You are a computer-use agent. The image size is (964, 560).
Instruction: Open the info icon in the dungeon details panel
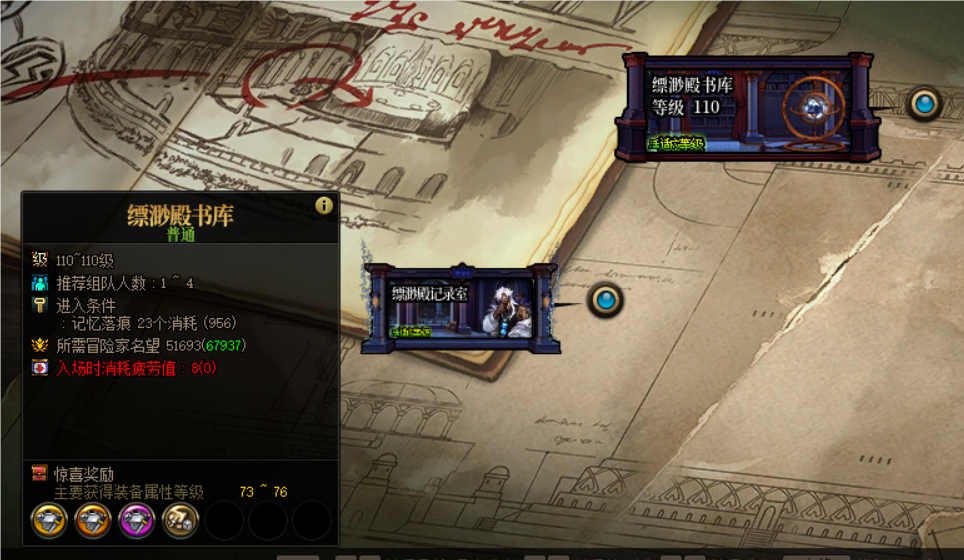coord(323,205)
